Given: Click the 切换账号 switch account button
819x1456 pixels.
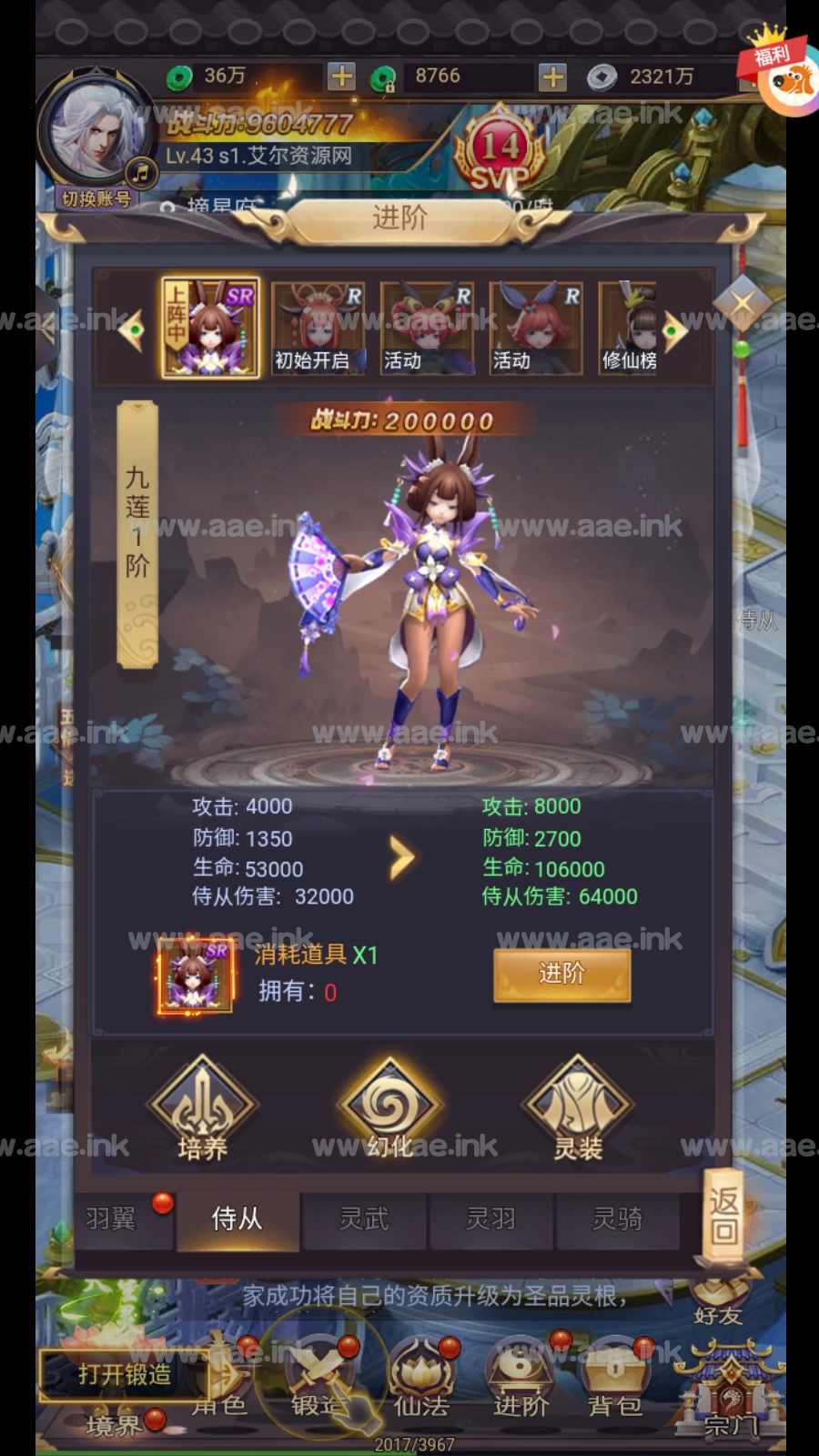Looking at the screenshot, I should (96, 198).
